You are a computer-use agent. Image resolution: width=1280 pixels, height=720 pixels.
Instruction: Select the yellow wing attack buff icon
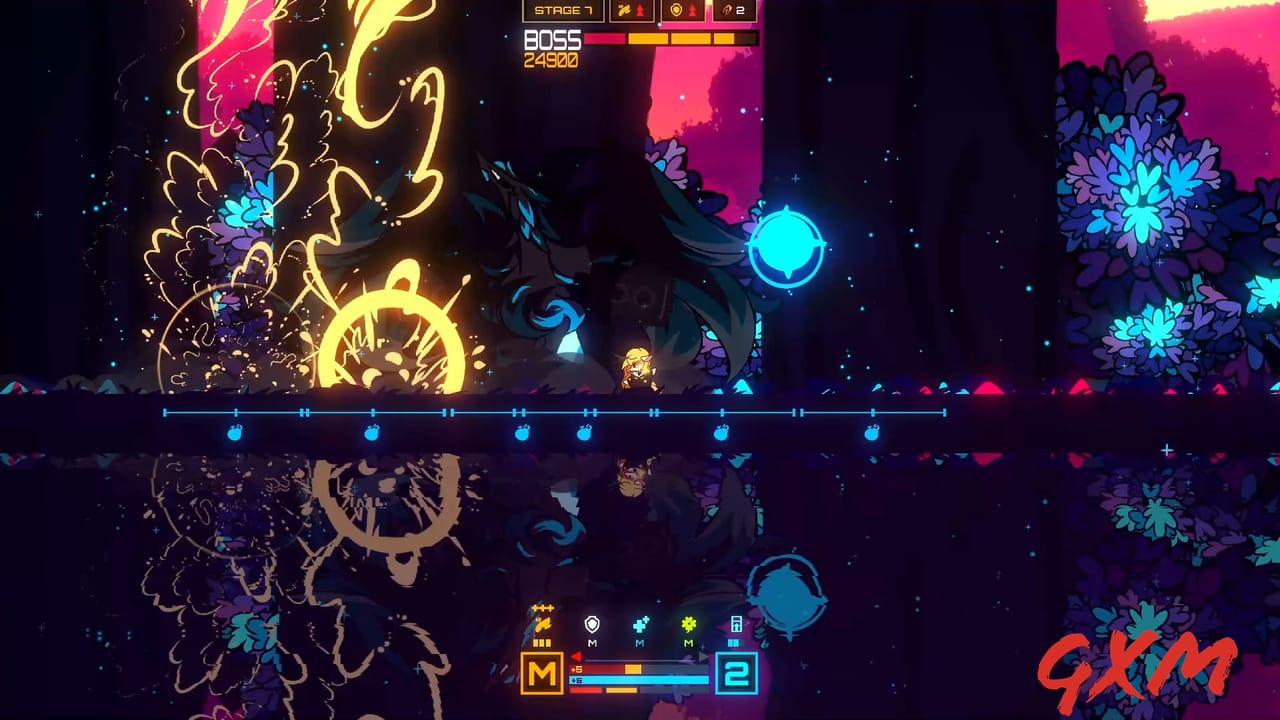(624, 10)
